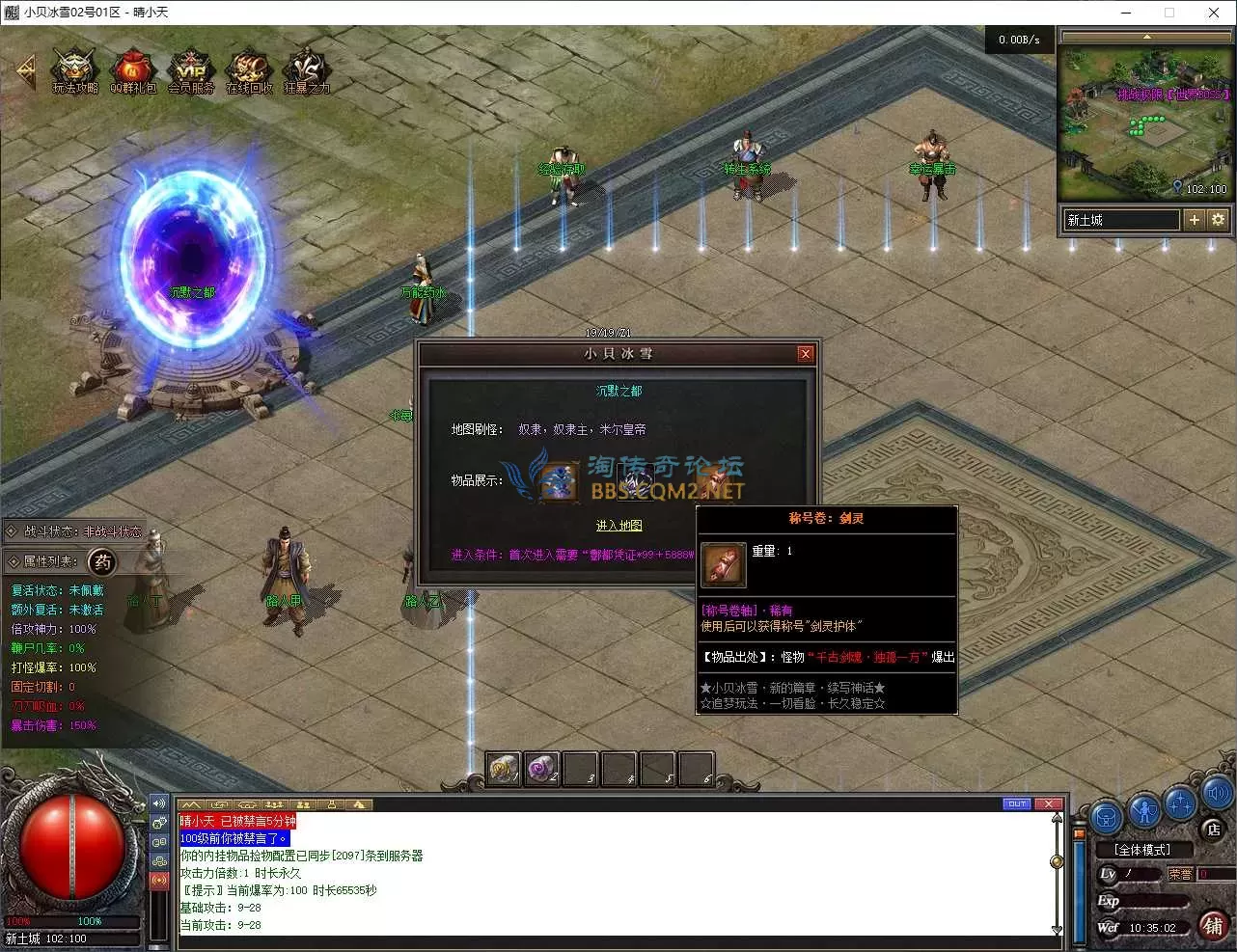Click the plus button beside 新土城

click(1195, 220)
